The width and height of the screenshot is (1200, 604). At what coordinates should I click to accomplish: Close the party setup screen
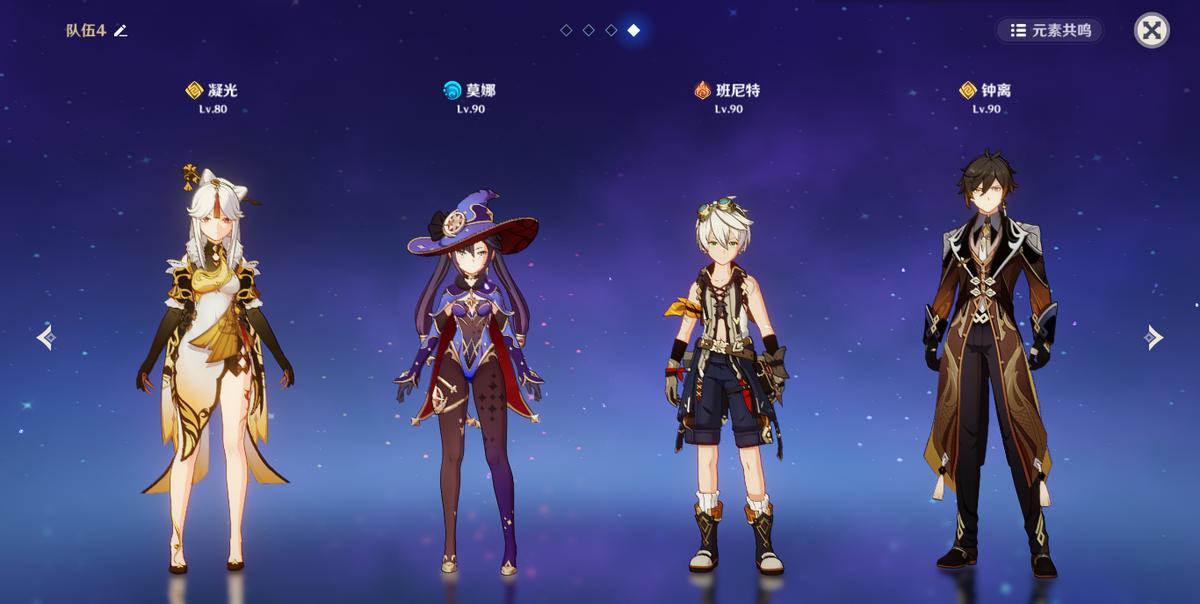point(1151,30)
